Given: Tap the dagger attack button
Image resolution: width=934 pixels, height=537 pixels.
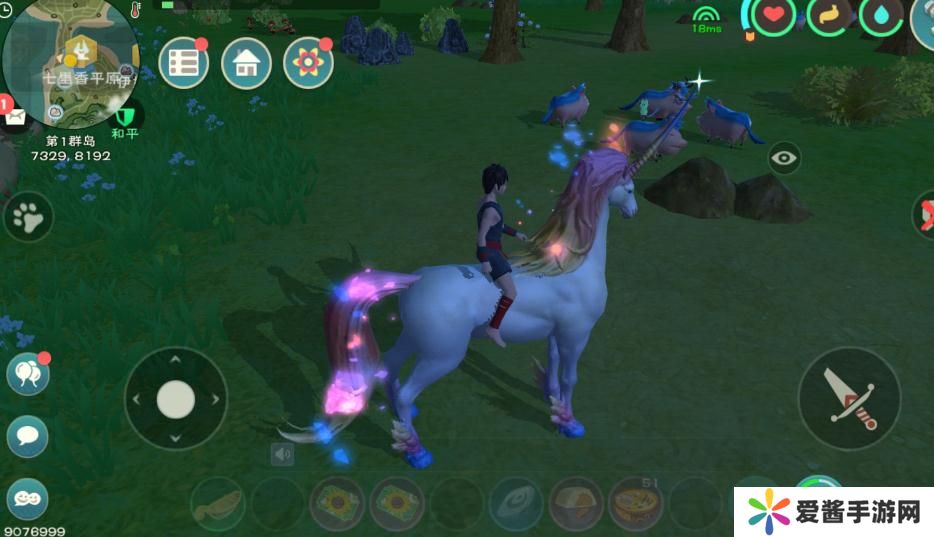Looking at the screenshot, I should (x=849, y=398).
